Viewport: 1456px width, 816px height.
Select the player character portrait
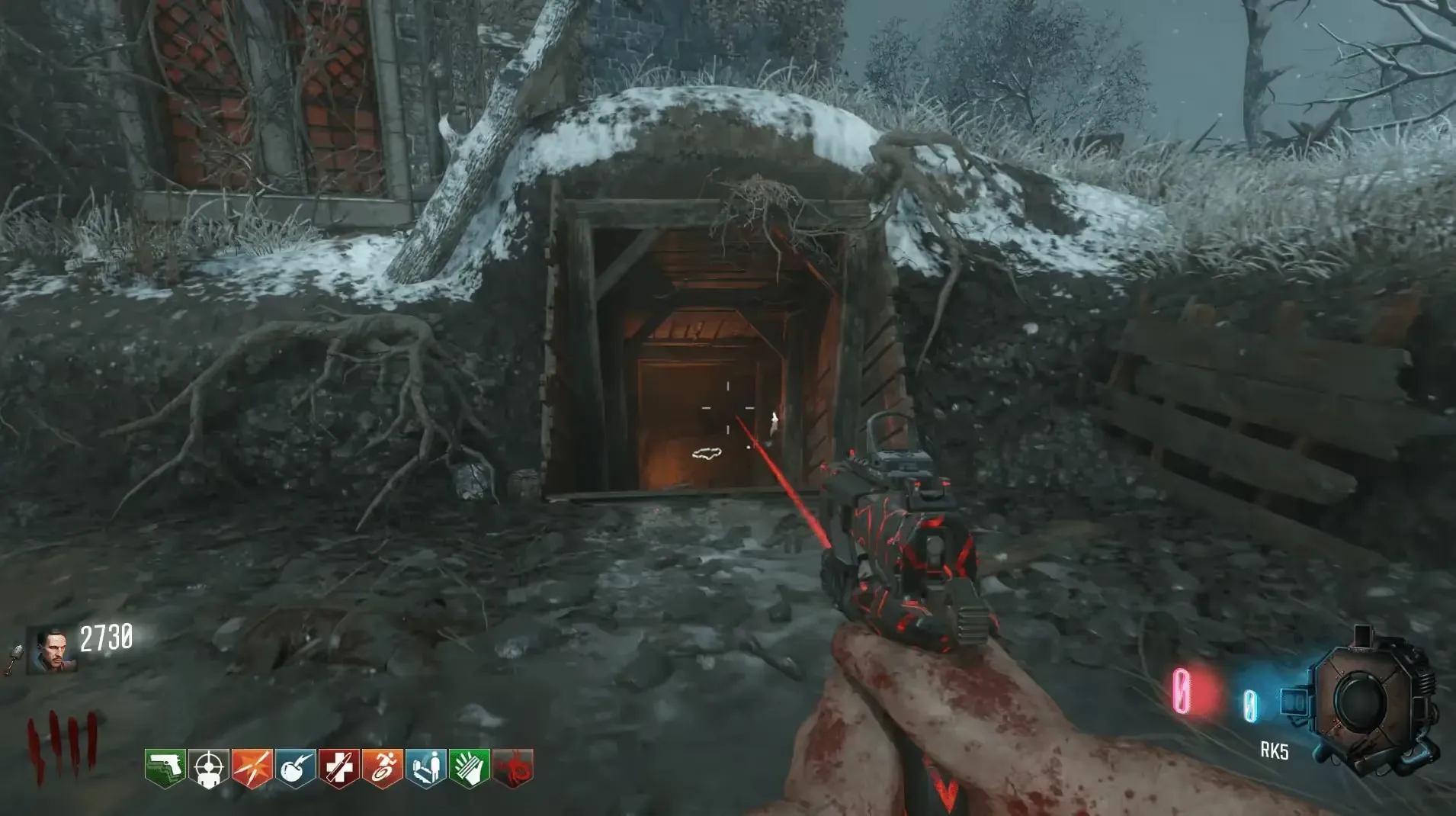coord(52,651)
